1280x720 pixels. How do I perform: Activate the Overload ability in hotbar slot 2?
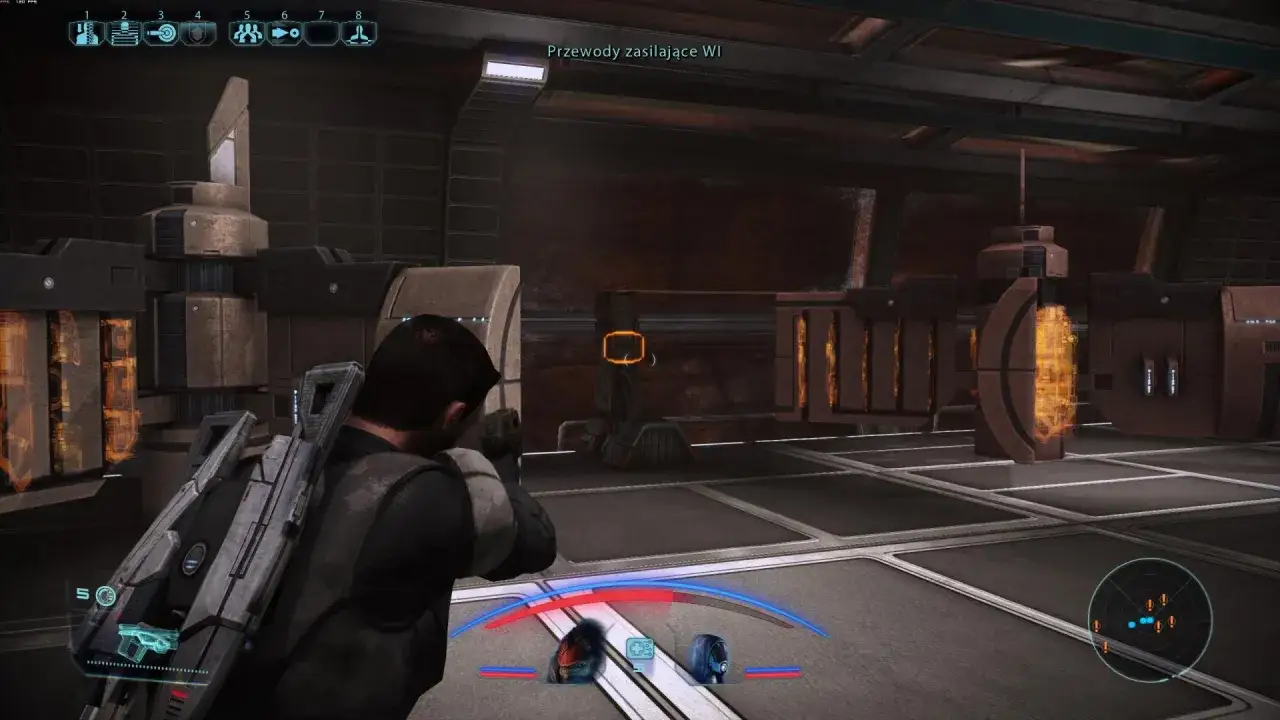[122, 33]
